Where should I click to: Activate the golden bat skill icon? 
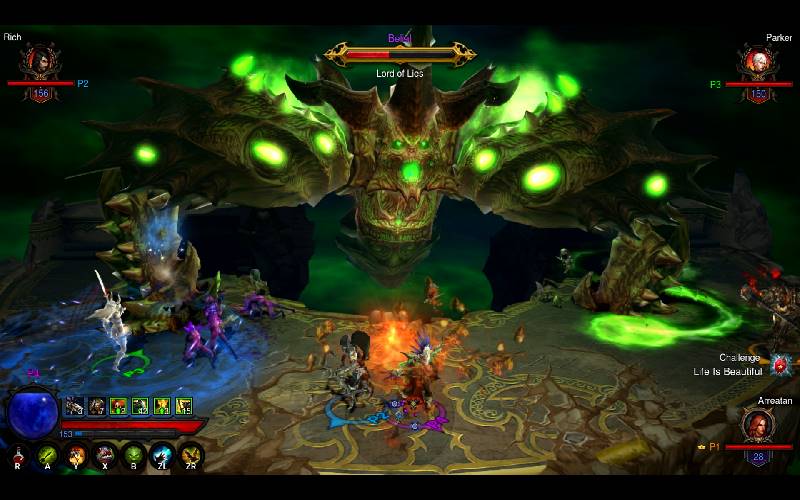pyautogui.click(x=190, y=456)
